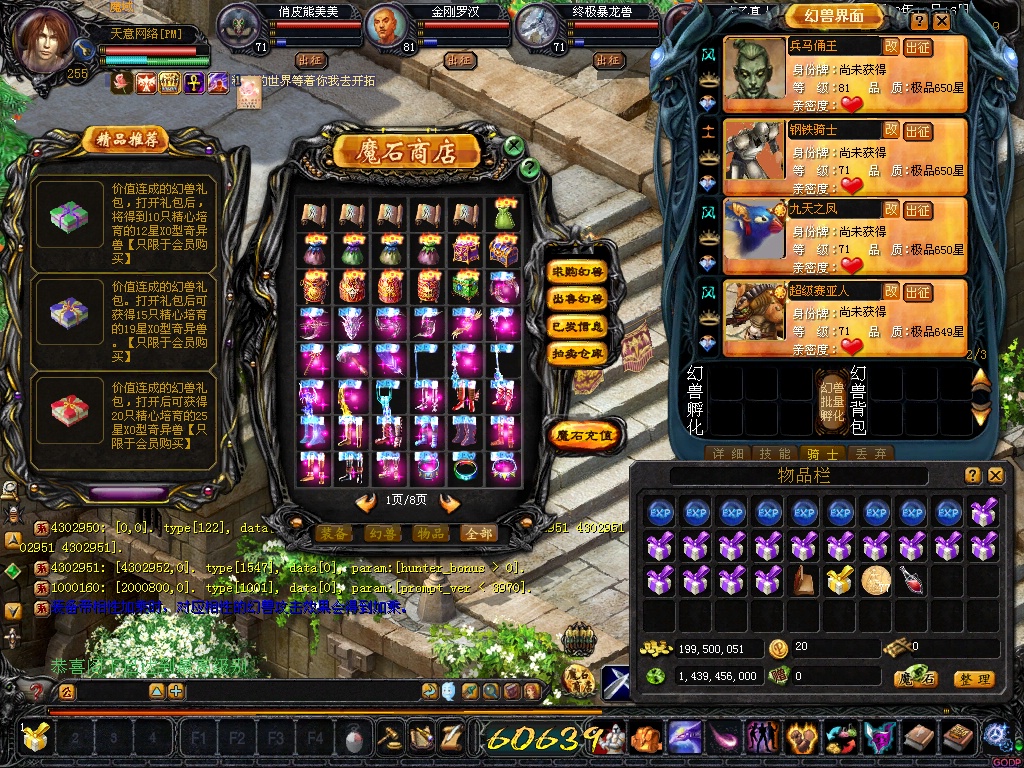Select the red potion bottle in inventory

(x=911, y=579)
